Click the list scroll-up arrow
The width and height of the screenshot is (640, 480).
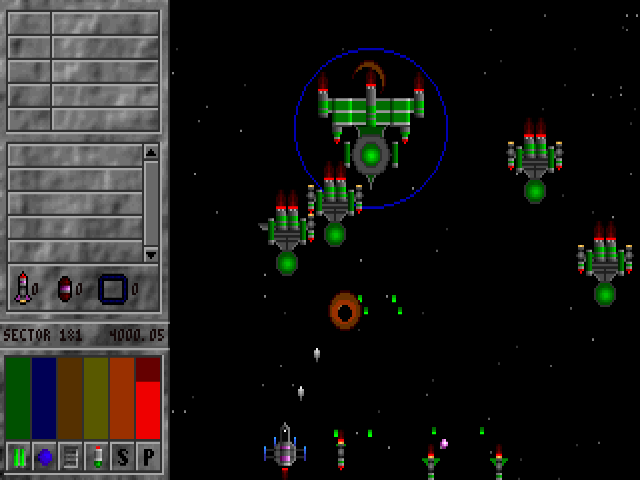(151, 152)
